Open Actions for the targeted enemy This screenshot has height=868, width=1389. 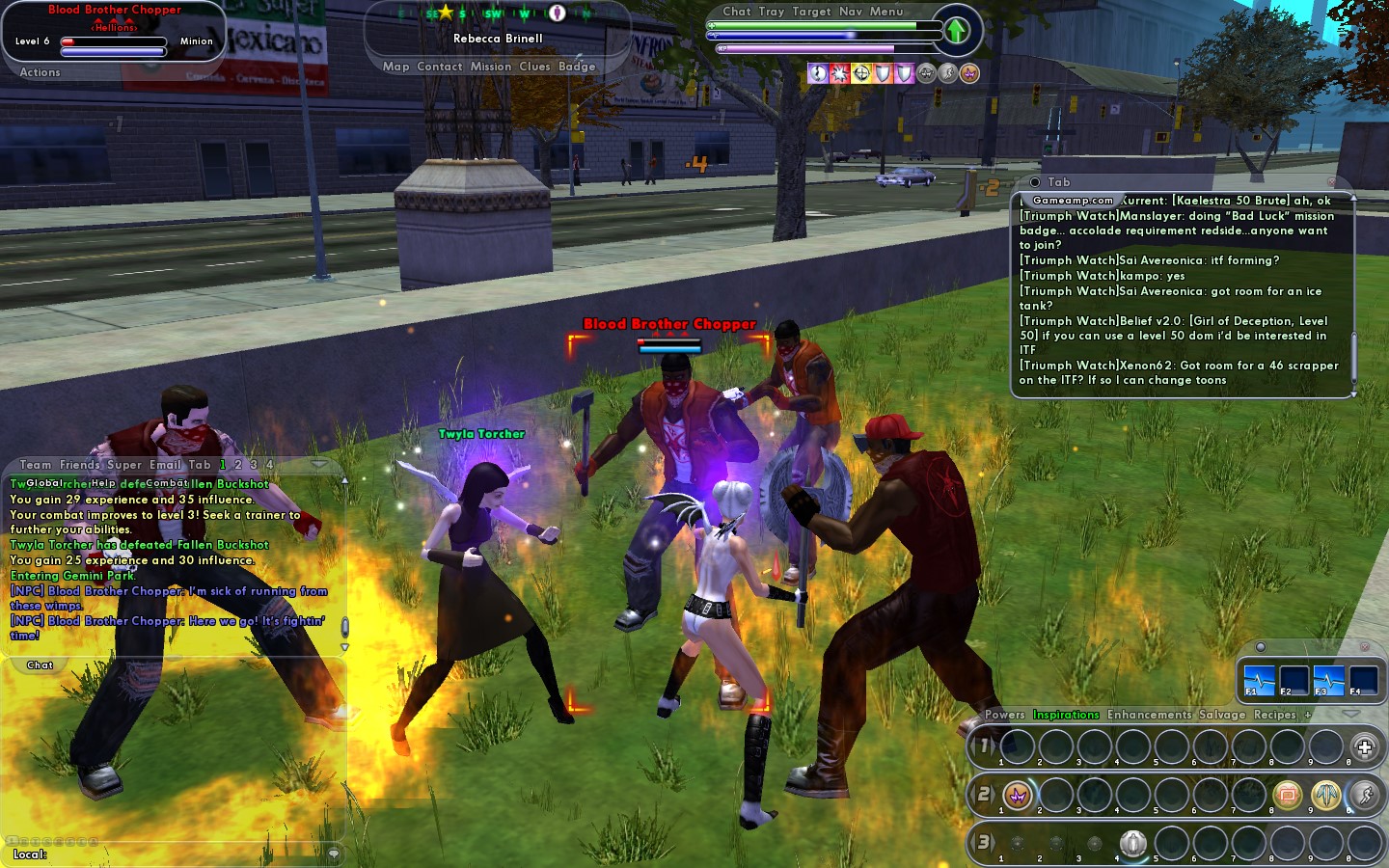(40, 72)
